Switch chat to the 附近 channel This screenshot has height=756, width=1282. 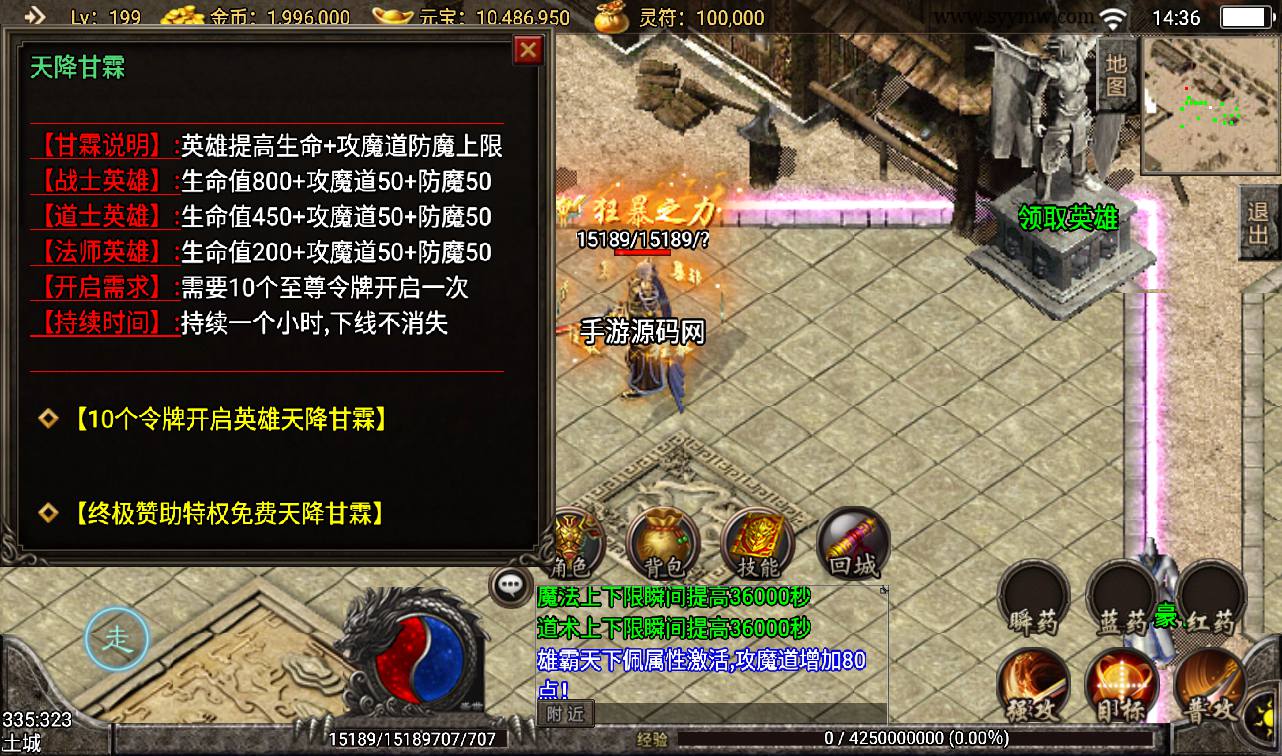coord(565,713)
